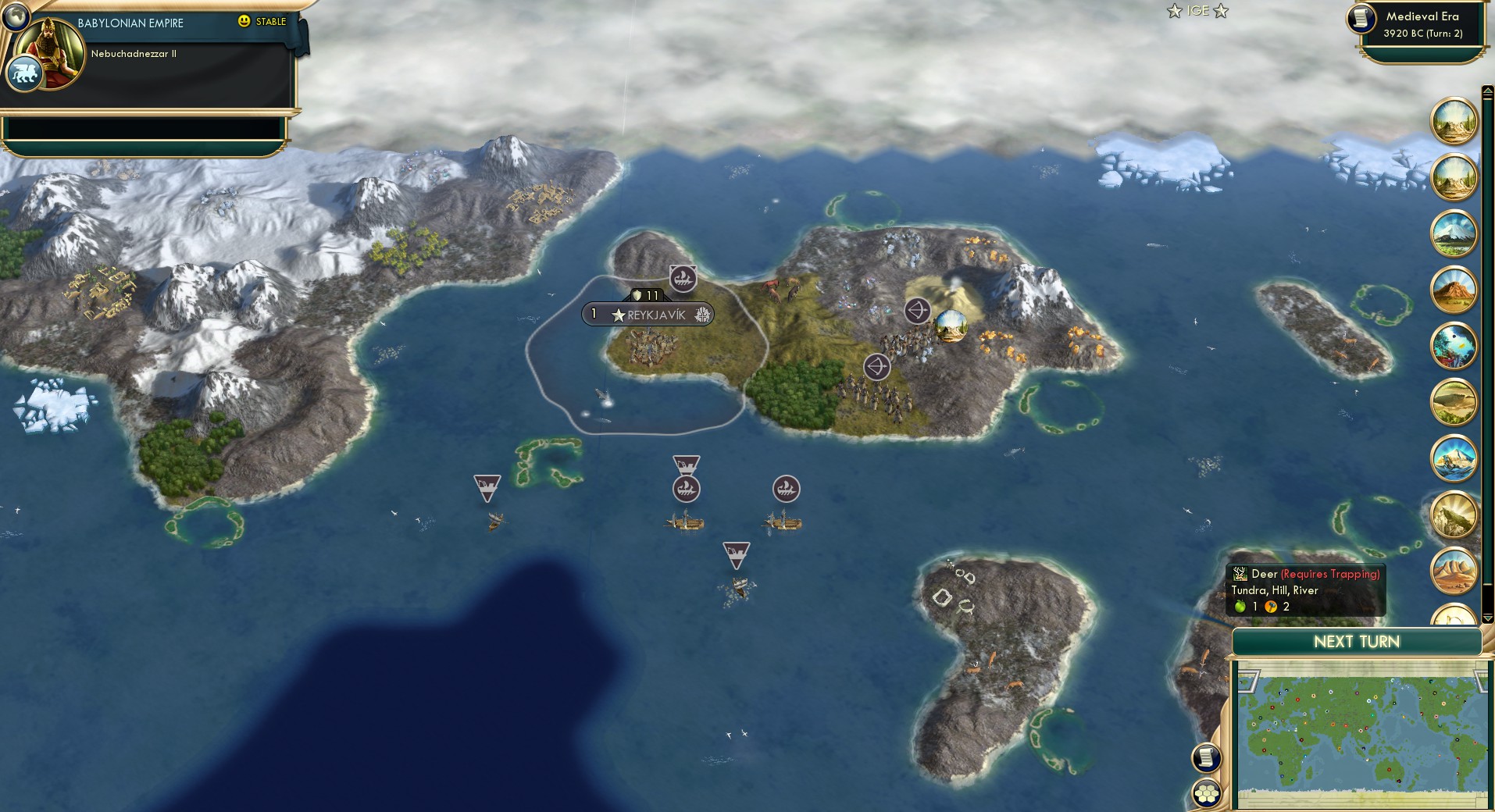Select the work boat flag unit icon

point(487,486)
